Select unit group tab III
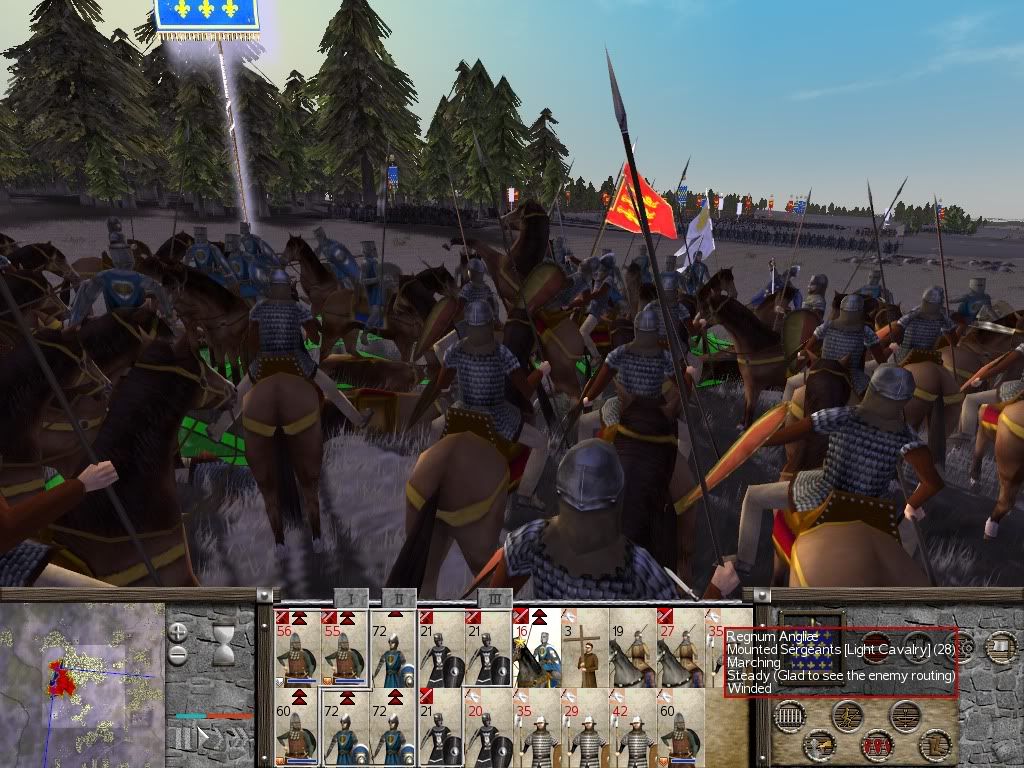This screenshot has width=1024, height=768. click(x=493, y=598)
